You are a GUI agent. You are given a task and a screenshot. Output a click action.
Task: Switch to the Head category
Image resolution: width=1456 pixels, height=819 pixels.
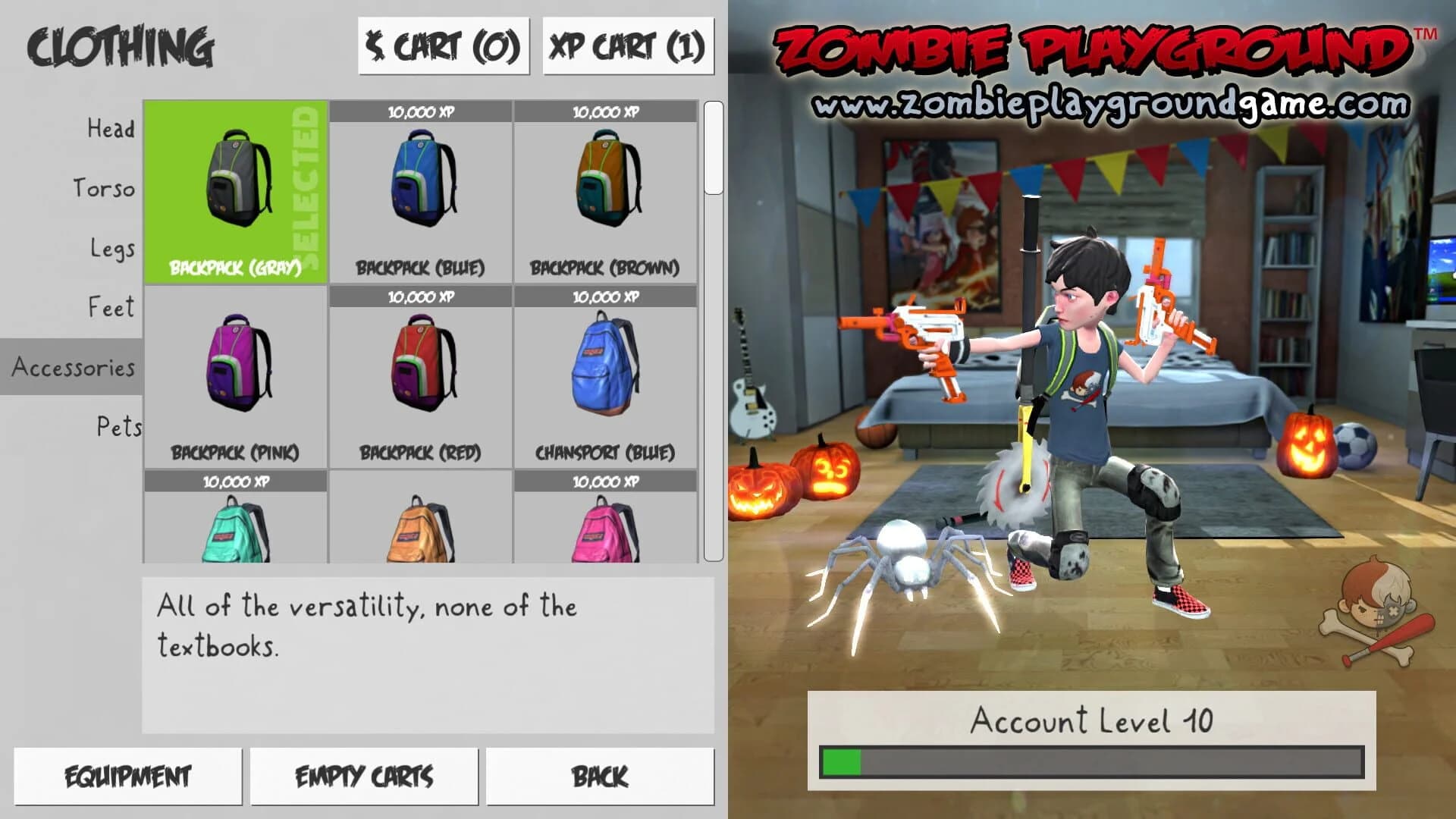111,129
